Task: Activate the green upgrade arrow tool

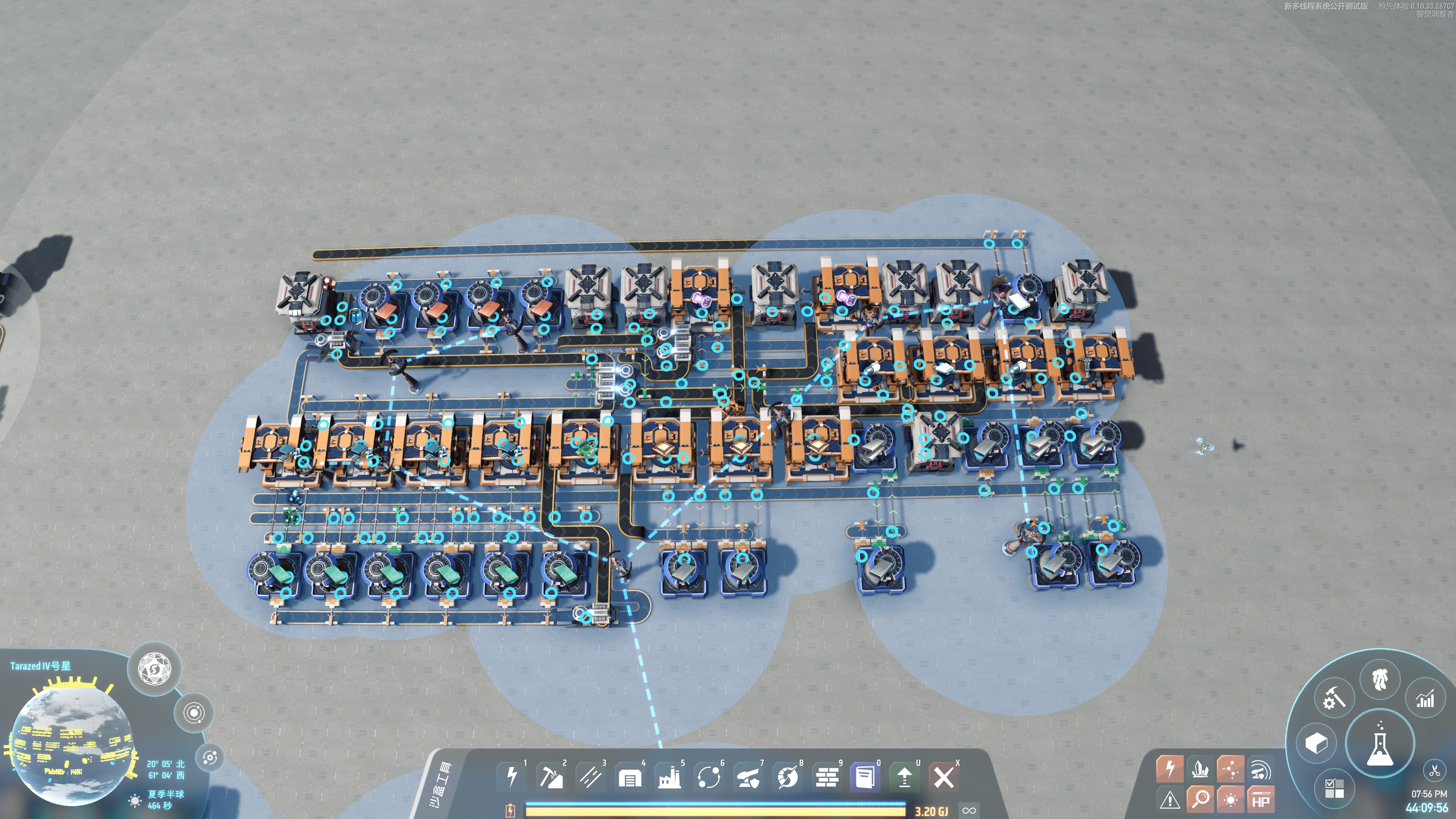Action: click(x=904, y=777)
